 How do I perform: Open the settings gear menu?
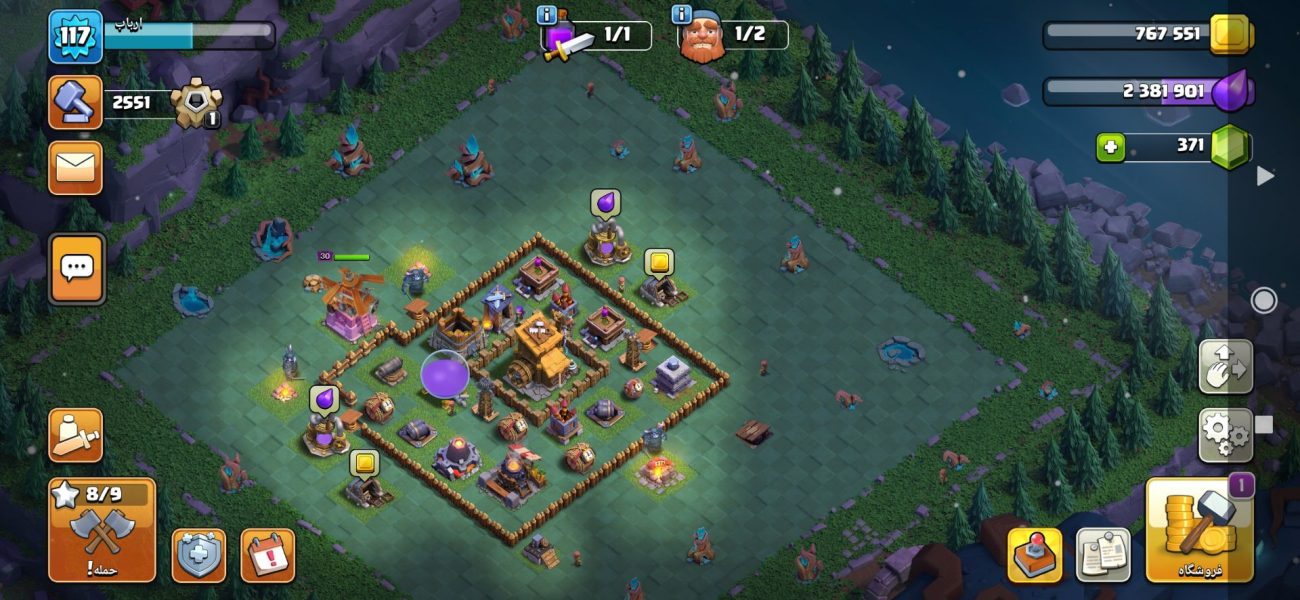point(1225,435)
